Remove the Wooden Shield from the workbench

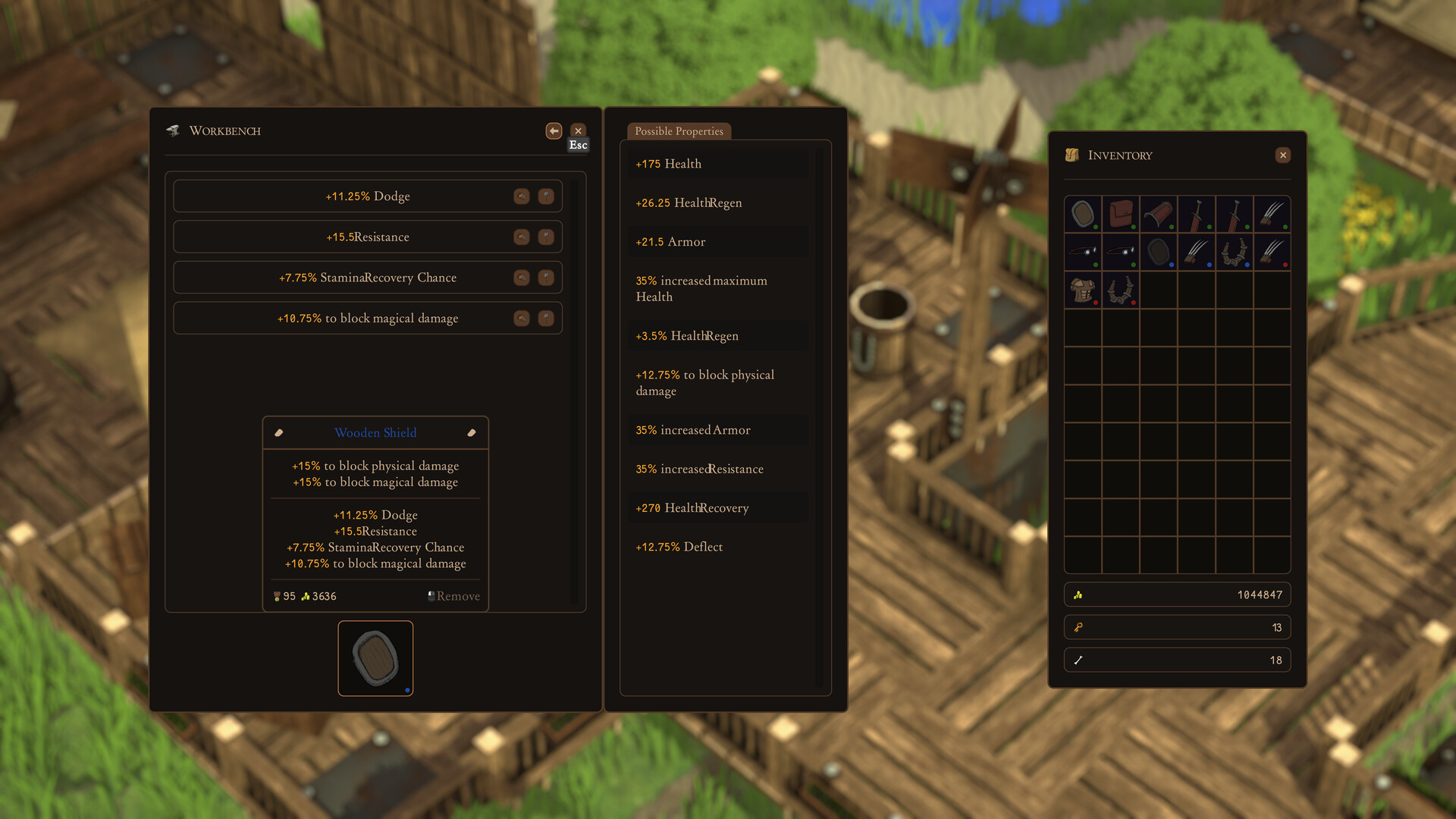[x=453, y=596]
